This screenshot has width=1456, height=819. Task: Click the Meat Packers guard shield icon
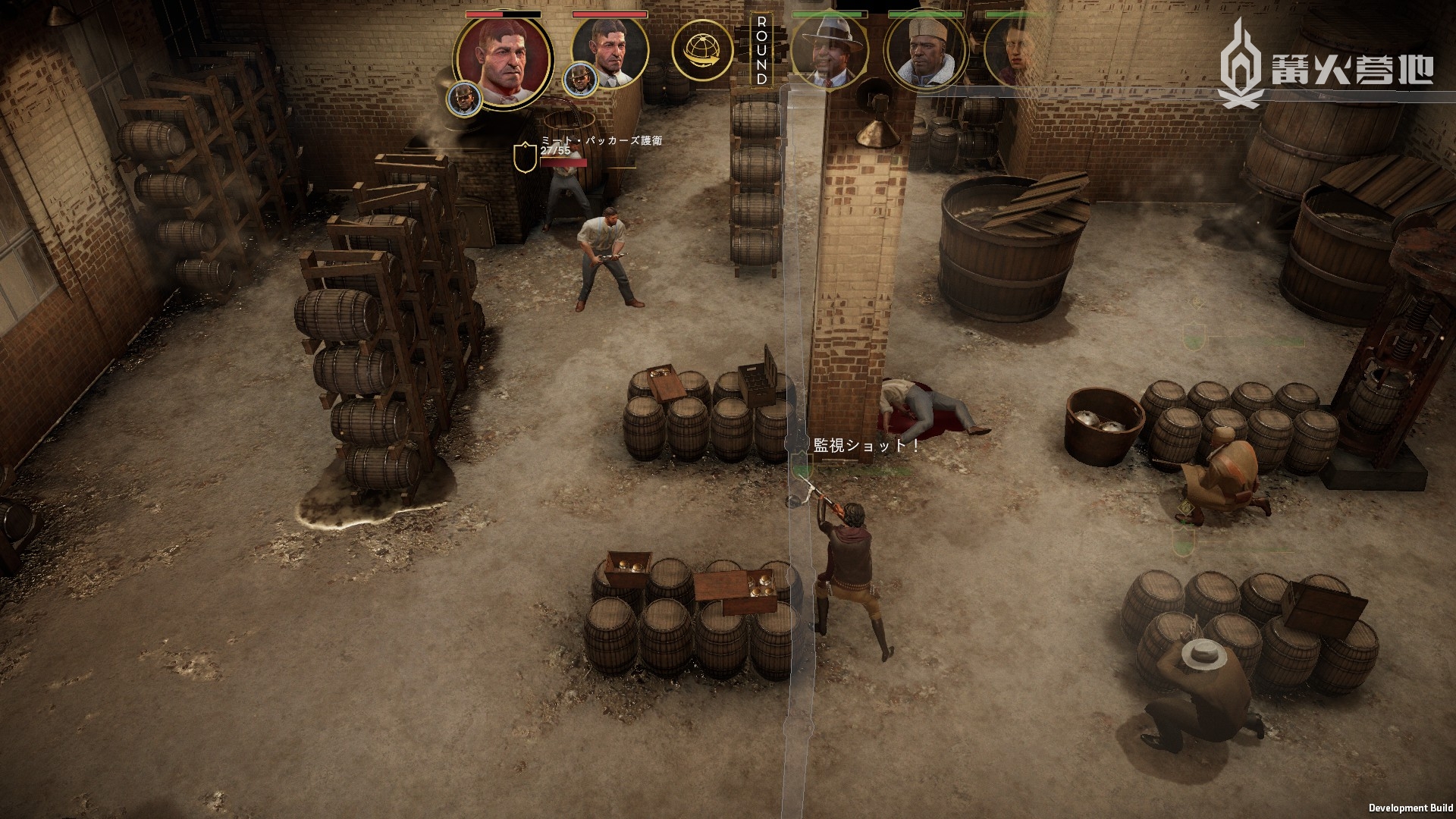pos(523,158)
